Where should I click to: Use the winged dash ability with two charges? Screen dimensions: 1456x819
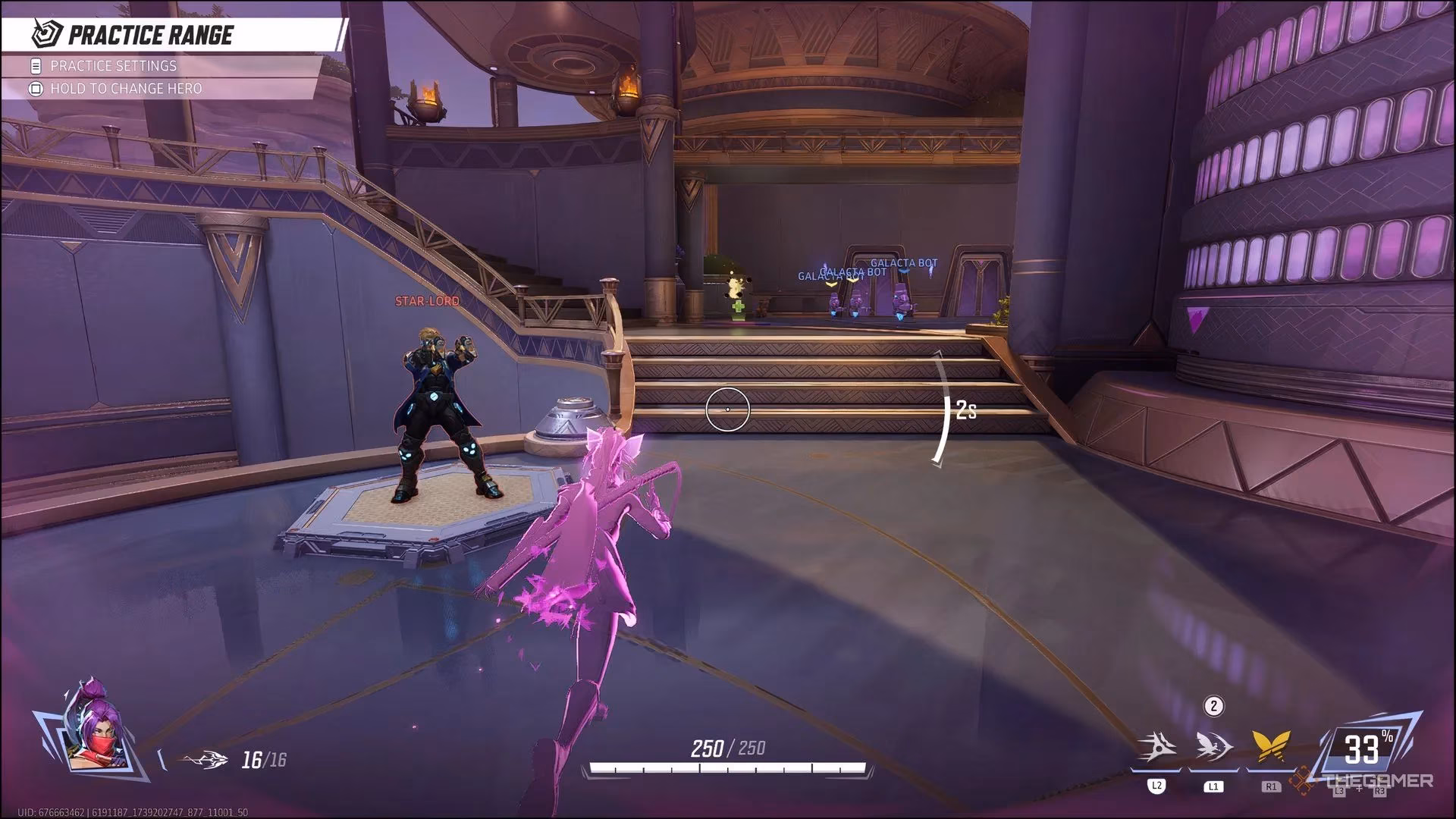click(x=1214, y=747)
